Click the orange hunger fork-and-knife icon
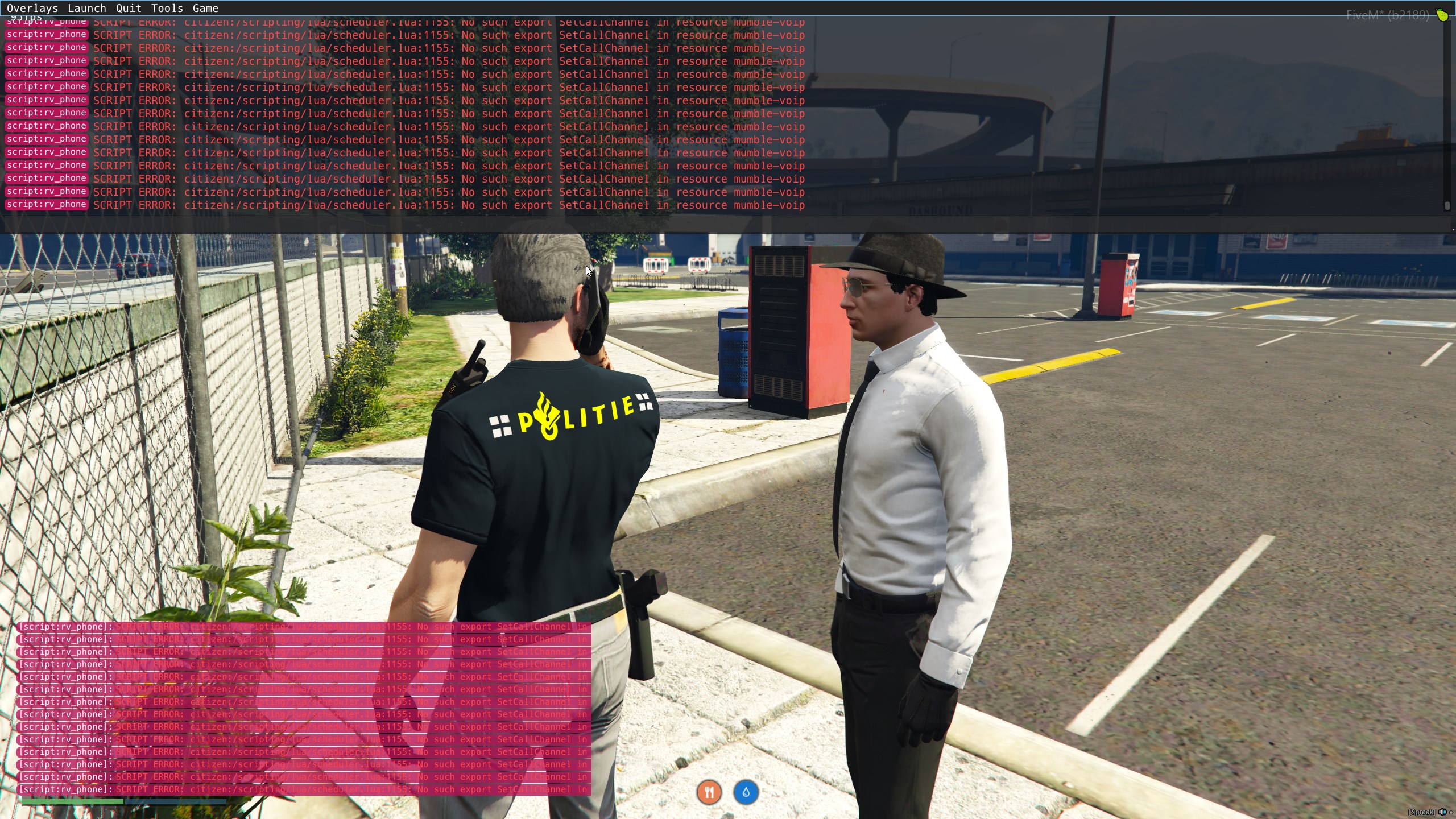Image resolution: width=1456 pixels, height=819 pixels. tap(709, 792)
